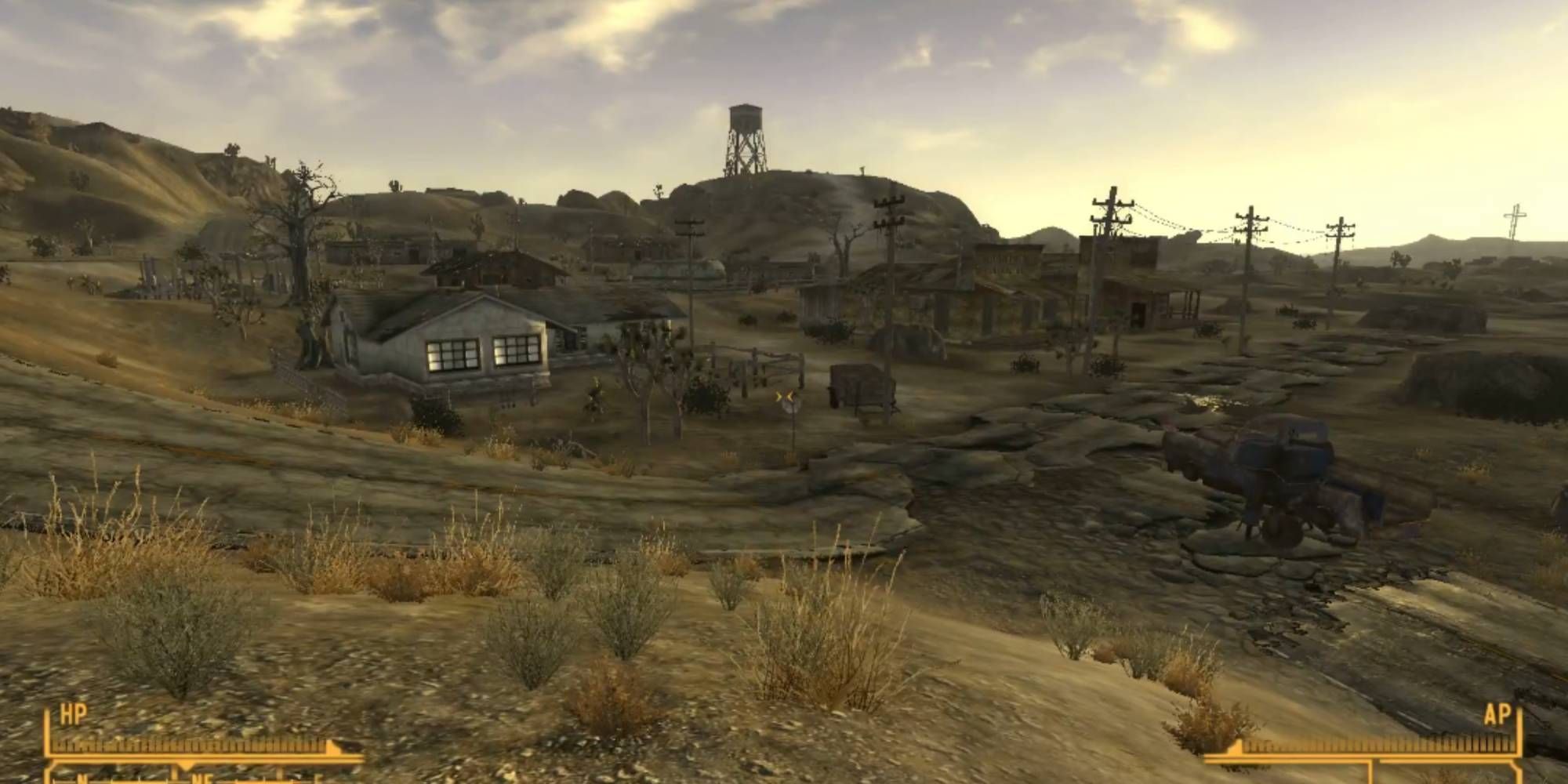Click the tick marks between N and NE
The width and height of the screenshot is (1568, 784).
[141, 782]
